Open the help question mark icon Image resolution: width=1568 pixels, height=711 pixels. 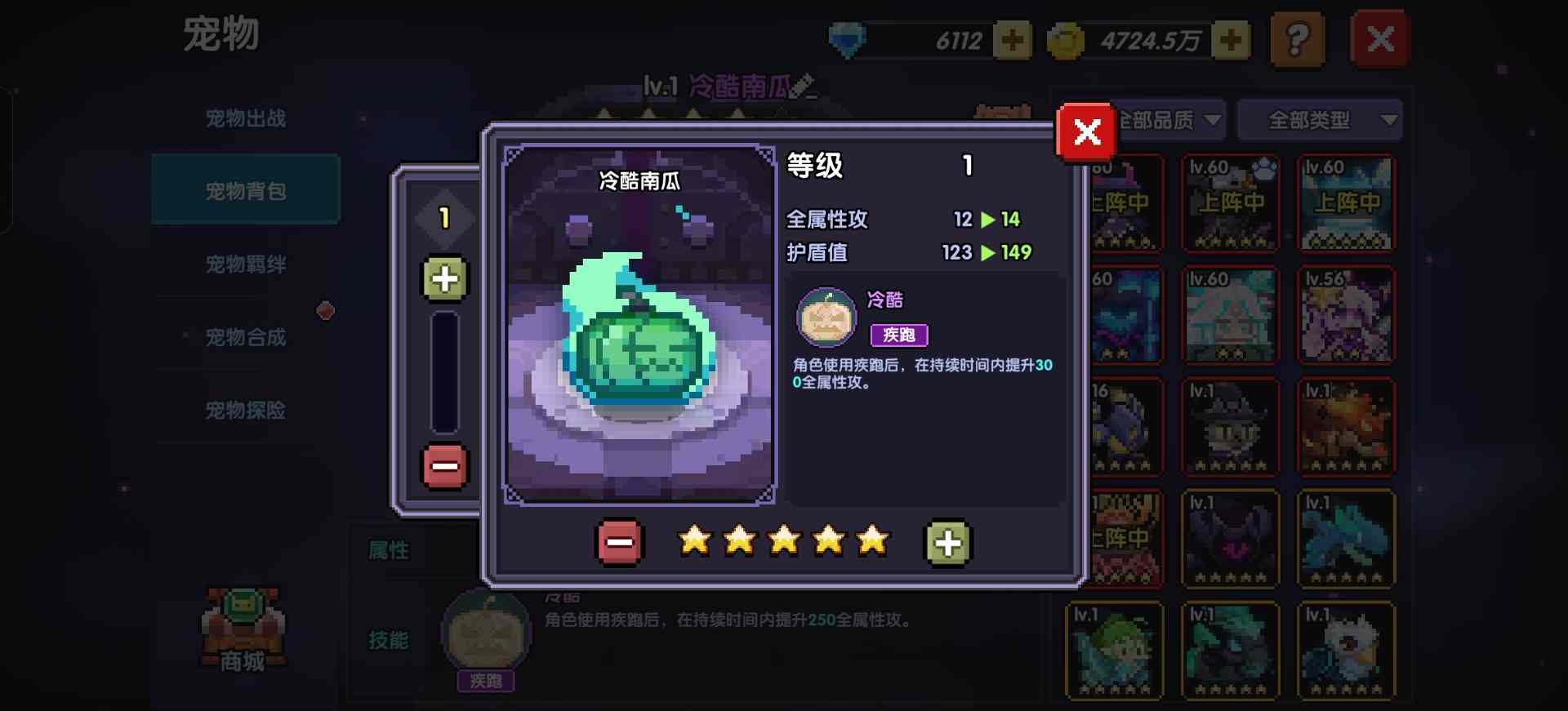click(1299, 39)
